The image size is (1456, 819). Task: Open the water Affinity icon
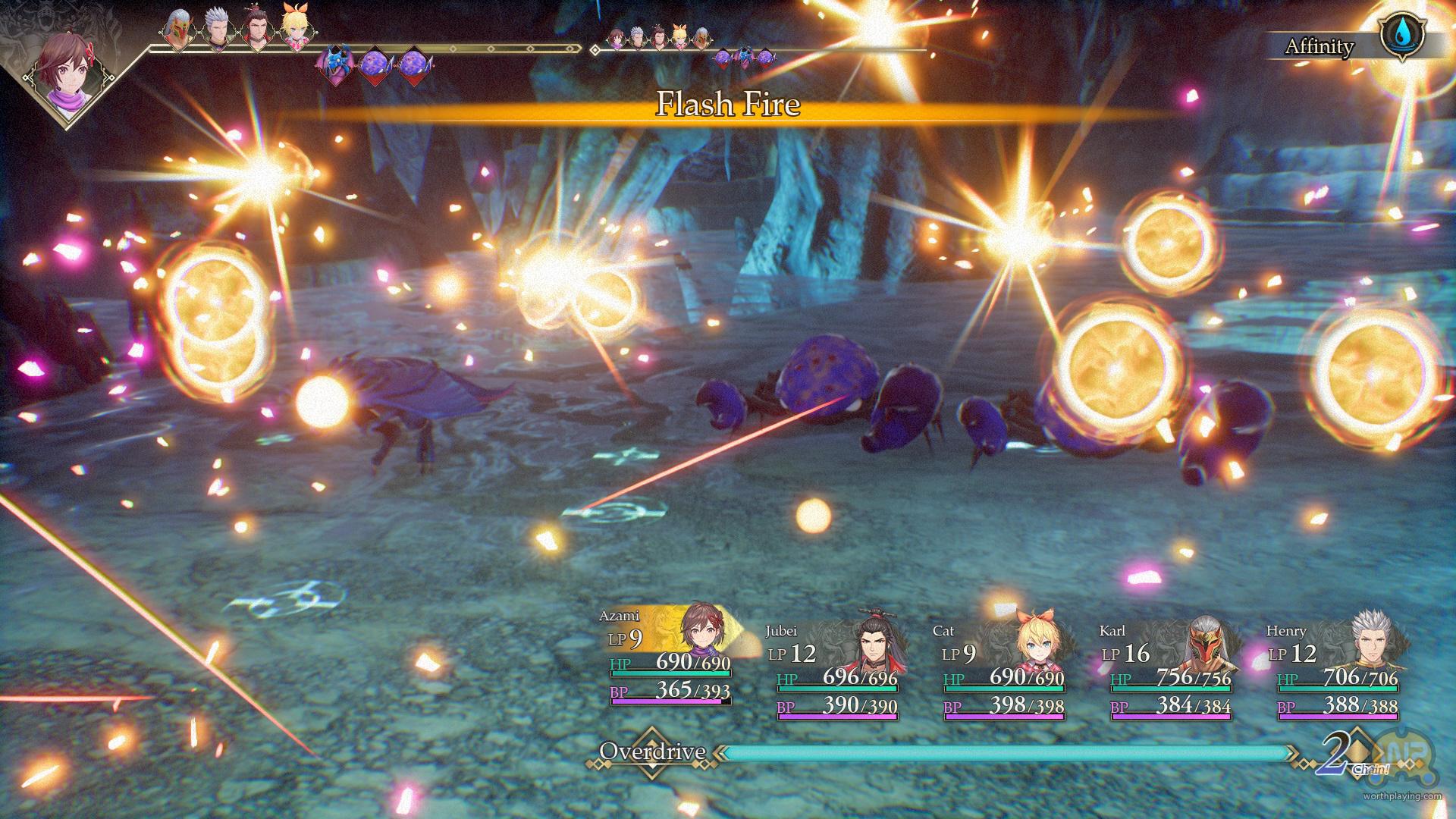(1401, 36)
